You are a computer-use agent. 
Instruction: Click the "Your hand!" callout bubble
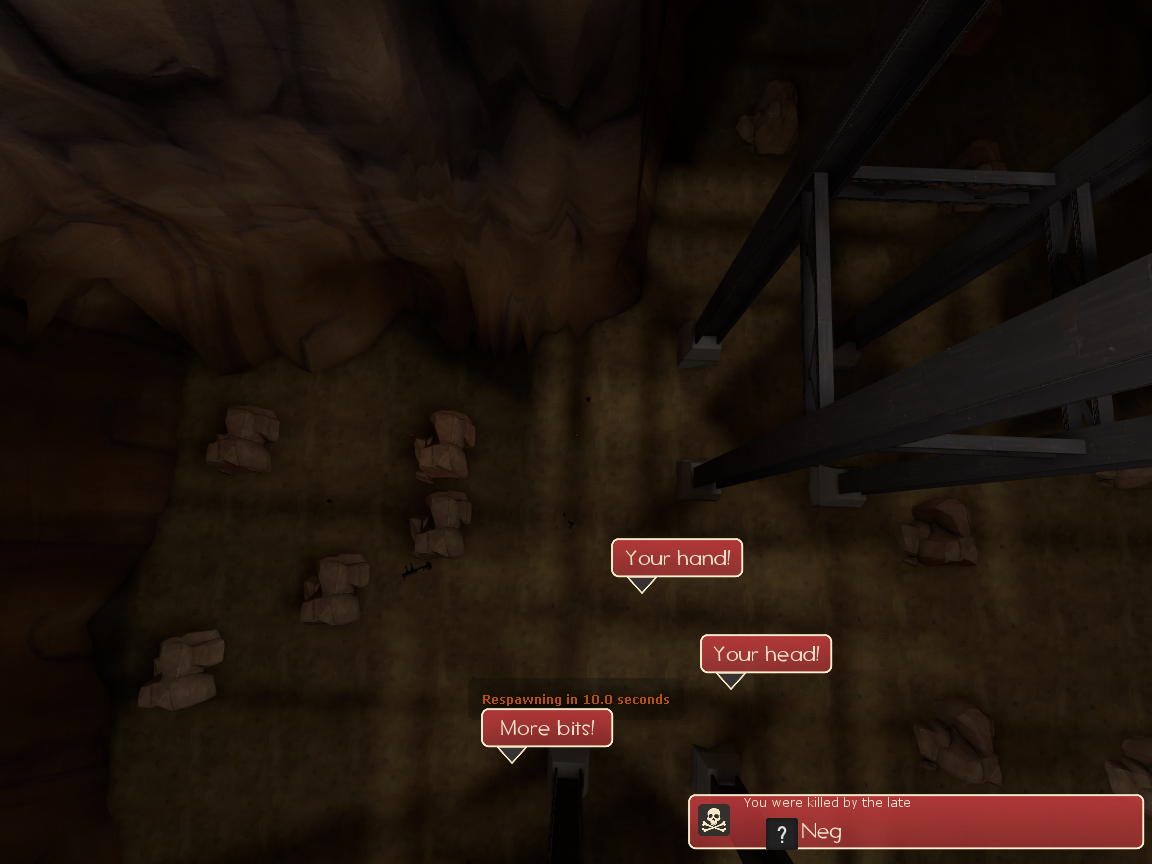tap(677, 558)
